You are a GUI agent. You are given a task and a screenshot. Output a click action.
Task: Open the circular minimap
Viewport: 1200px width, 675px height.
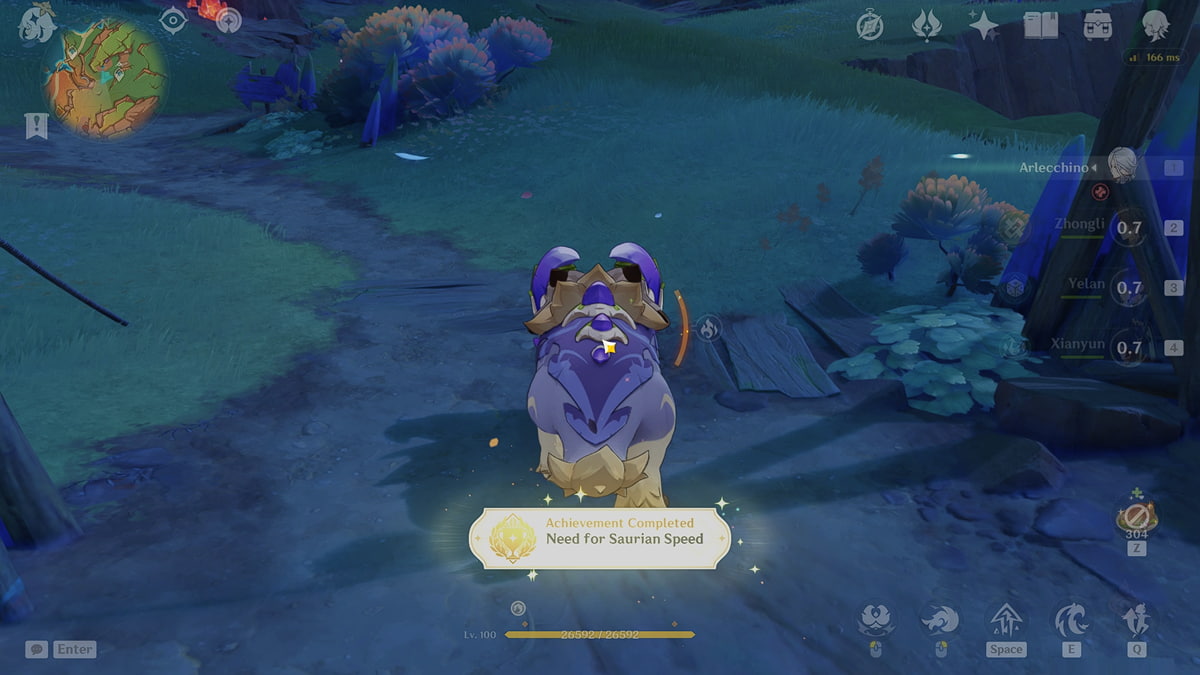(107, 78)
